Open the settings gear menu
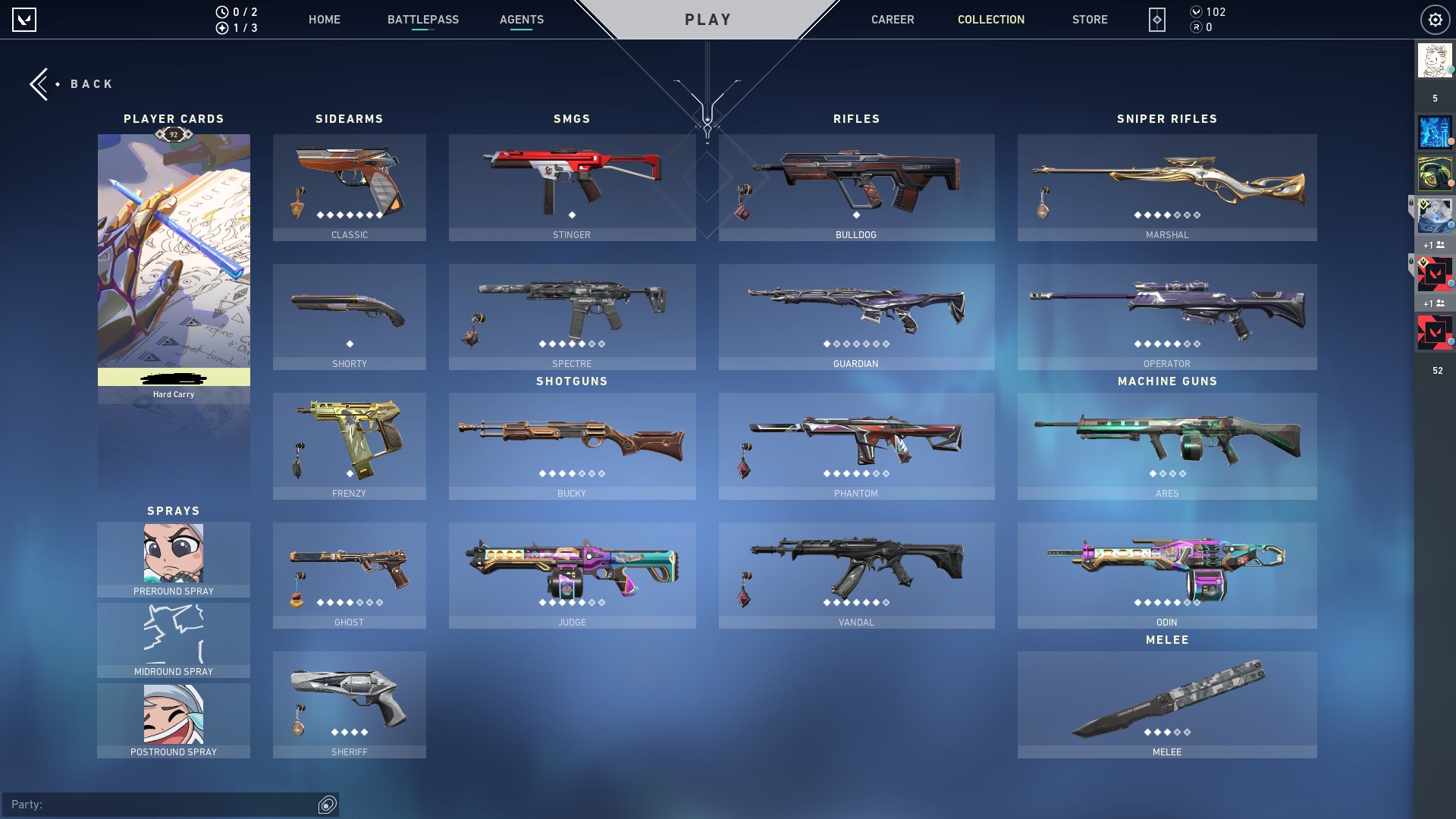Screen dimensions: 1456x819 pos(1436,20)
